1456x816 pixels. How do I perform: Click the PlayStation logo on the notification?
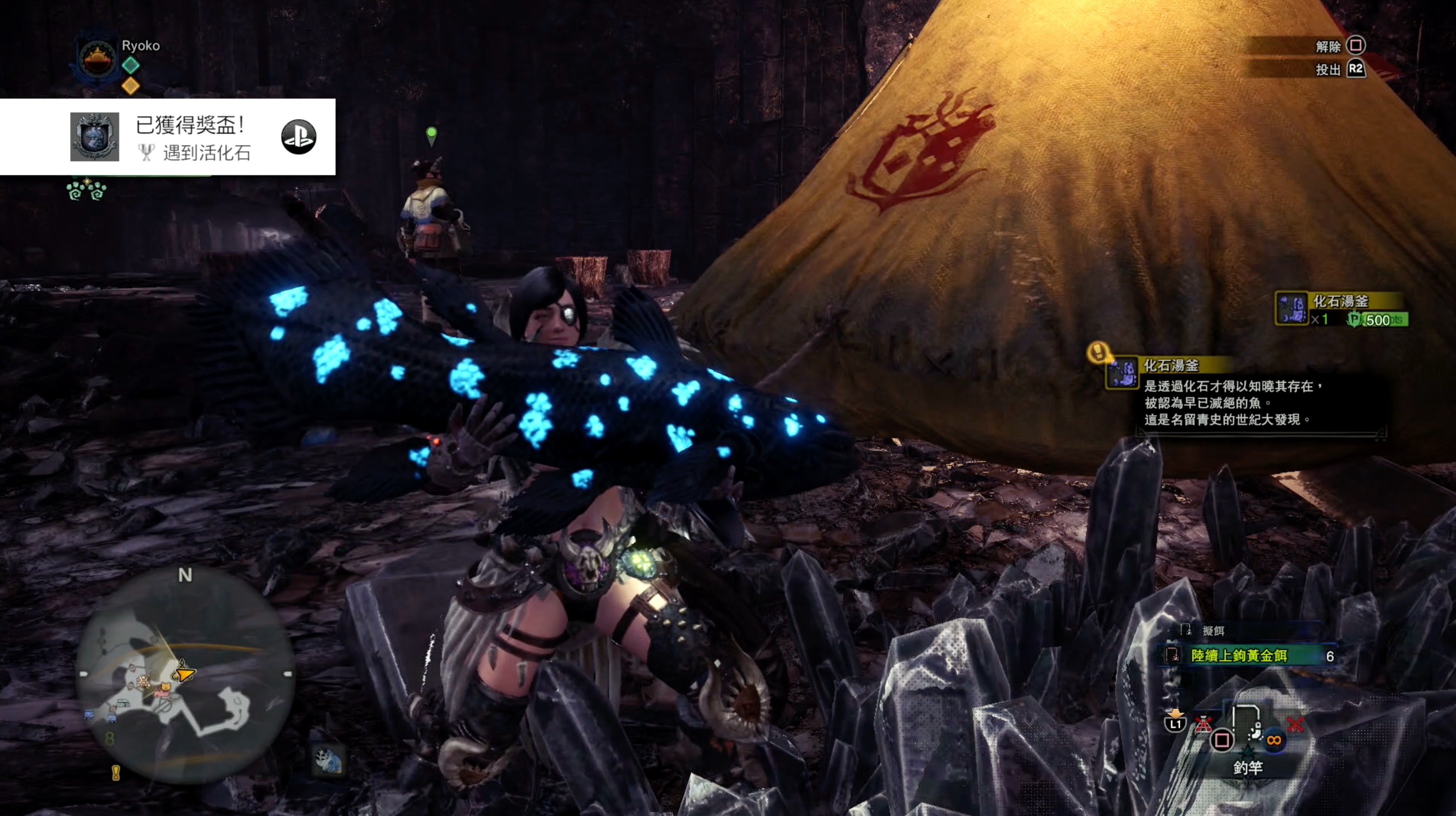coord(298,137)
